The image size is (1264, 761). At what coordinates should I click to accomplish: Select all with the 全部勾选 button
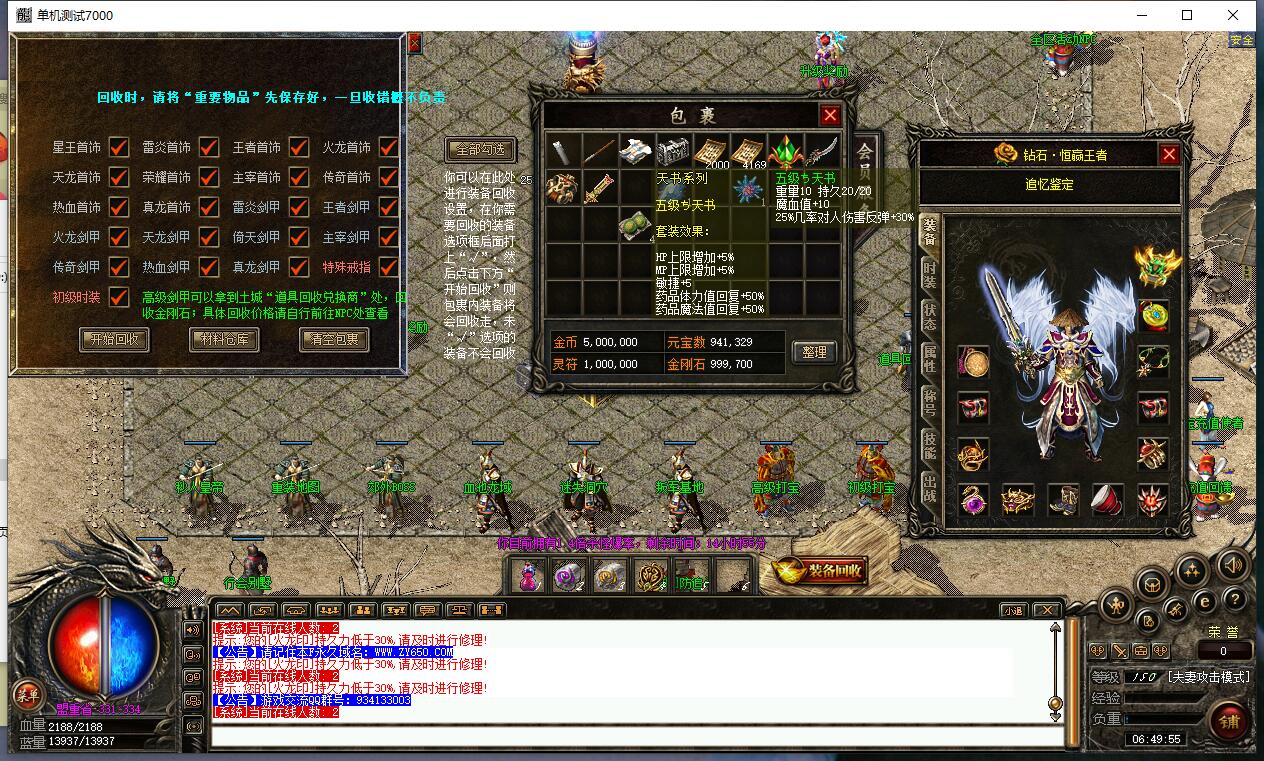(x=481, y=150)
